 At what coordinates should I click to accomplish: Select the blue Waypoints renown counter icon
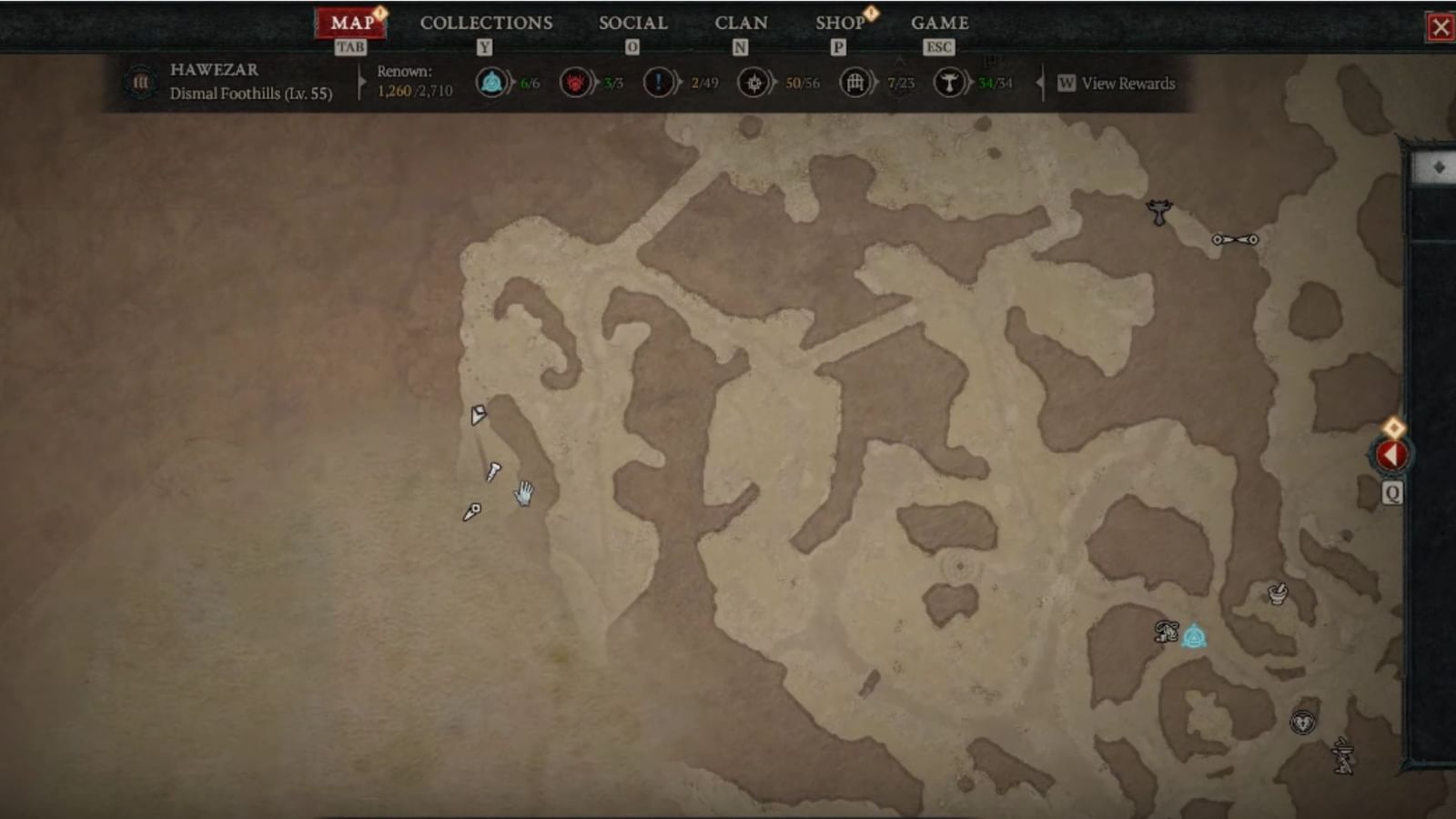point(491,82)
